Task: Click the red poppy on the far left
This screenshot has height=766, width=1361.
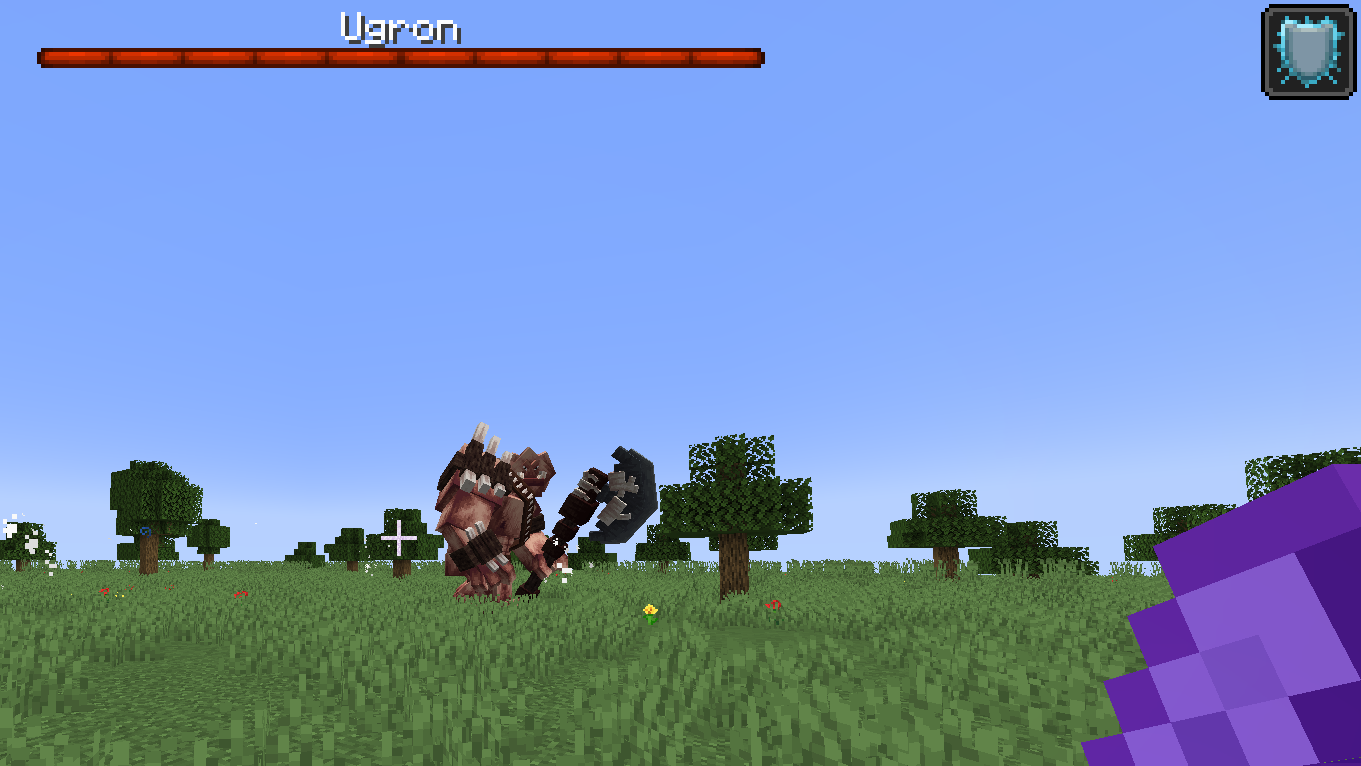Action: (106, 592)
